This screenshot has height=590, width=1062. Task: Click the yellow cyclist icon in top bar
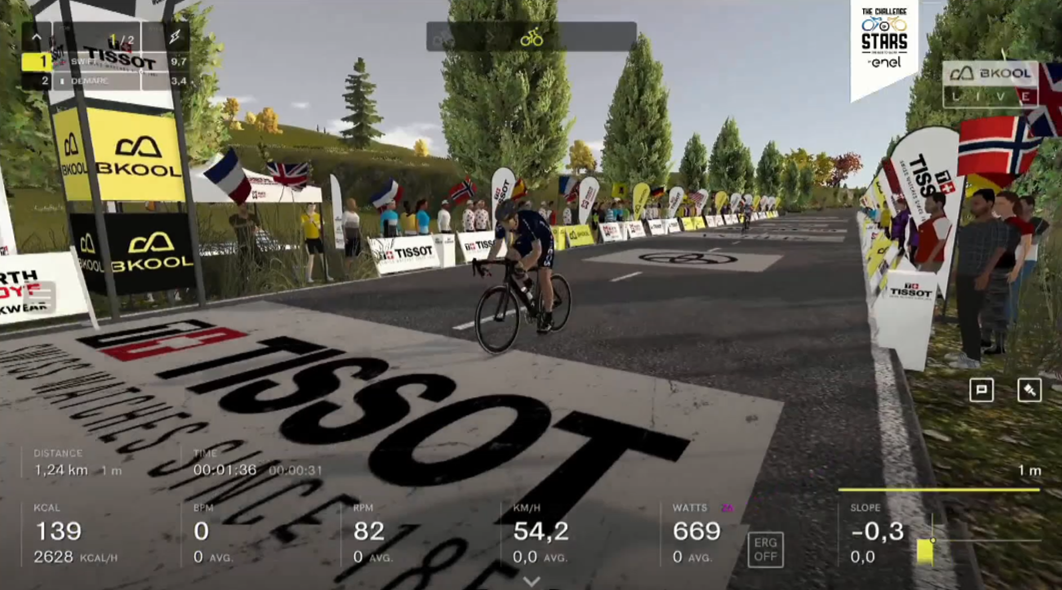pyautogui.click(x=532, y=38)
